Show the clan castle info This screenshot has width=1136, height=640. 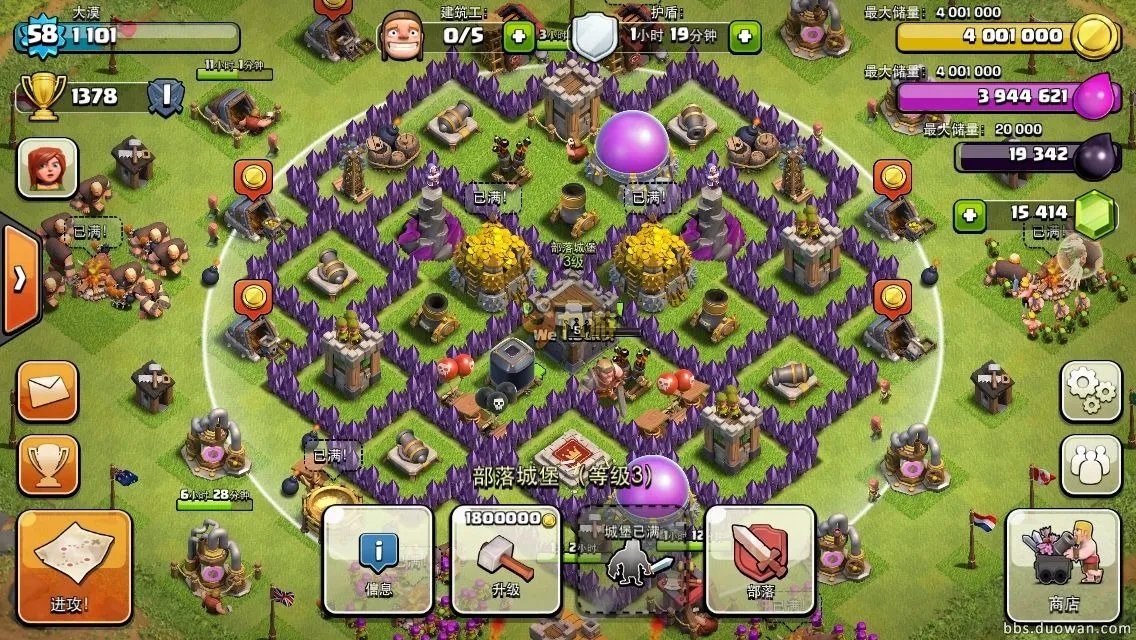point(377,559)
